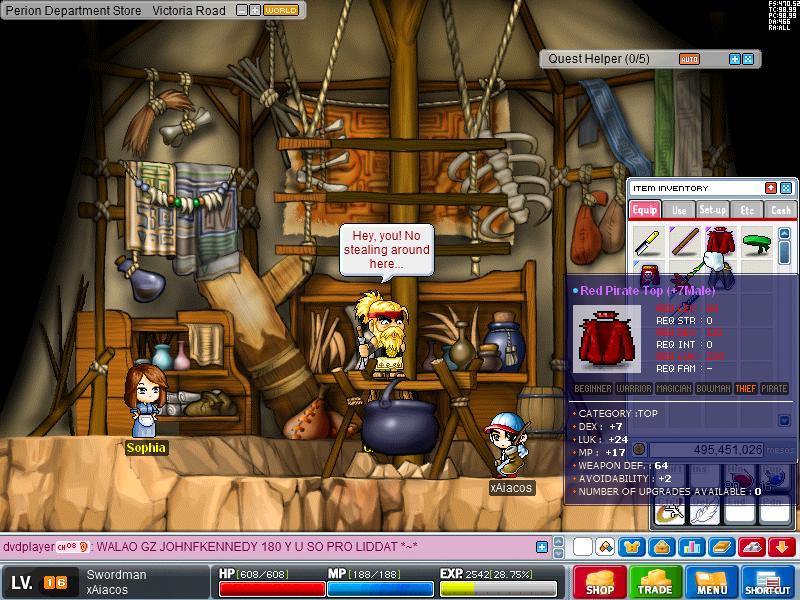
Task: Open the Trade button
Action: pyautogui.click(x=656, y=582)
